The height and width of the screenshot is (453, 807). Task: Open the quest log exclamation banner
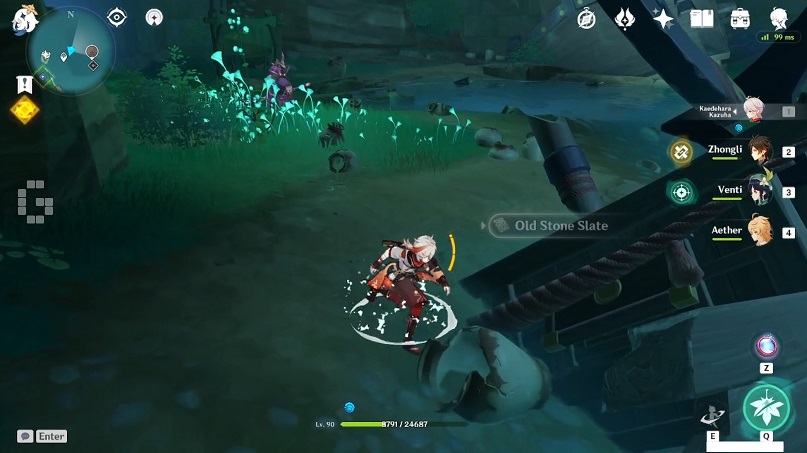24,86
